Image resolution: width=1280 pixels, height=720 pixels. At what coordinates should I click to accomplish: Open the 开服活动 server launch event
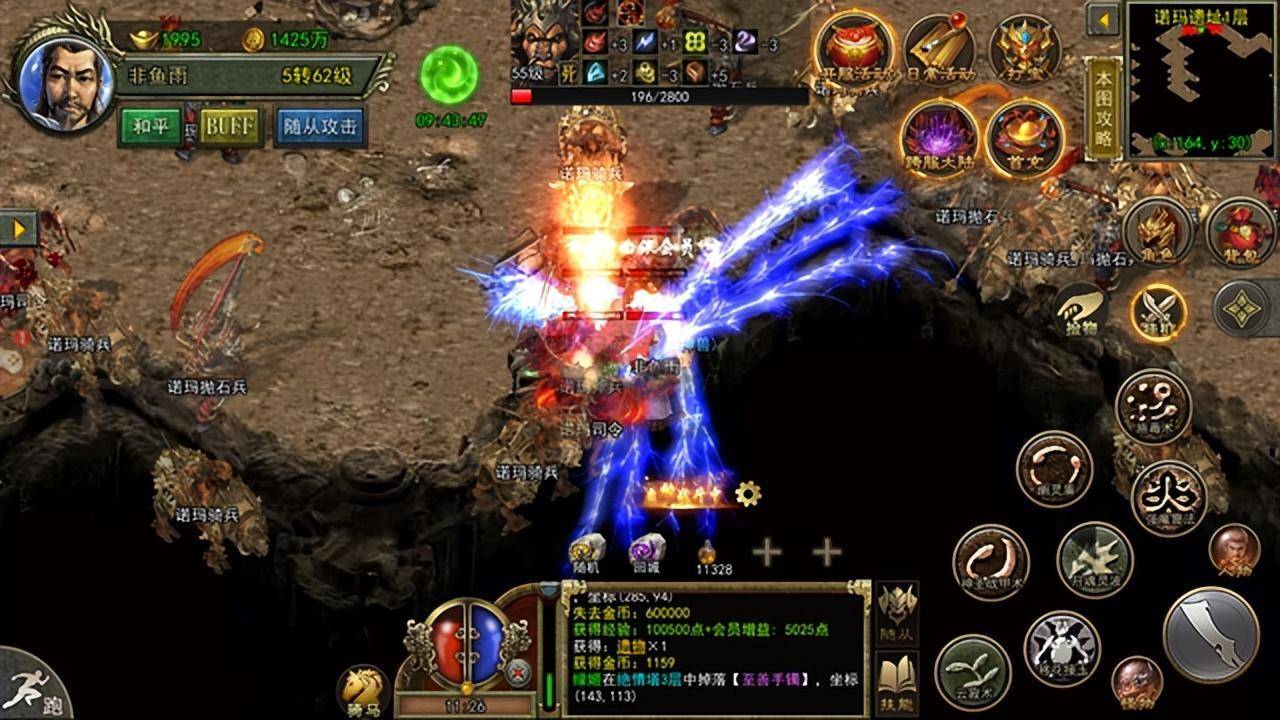pos(853,48)
